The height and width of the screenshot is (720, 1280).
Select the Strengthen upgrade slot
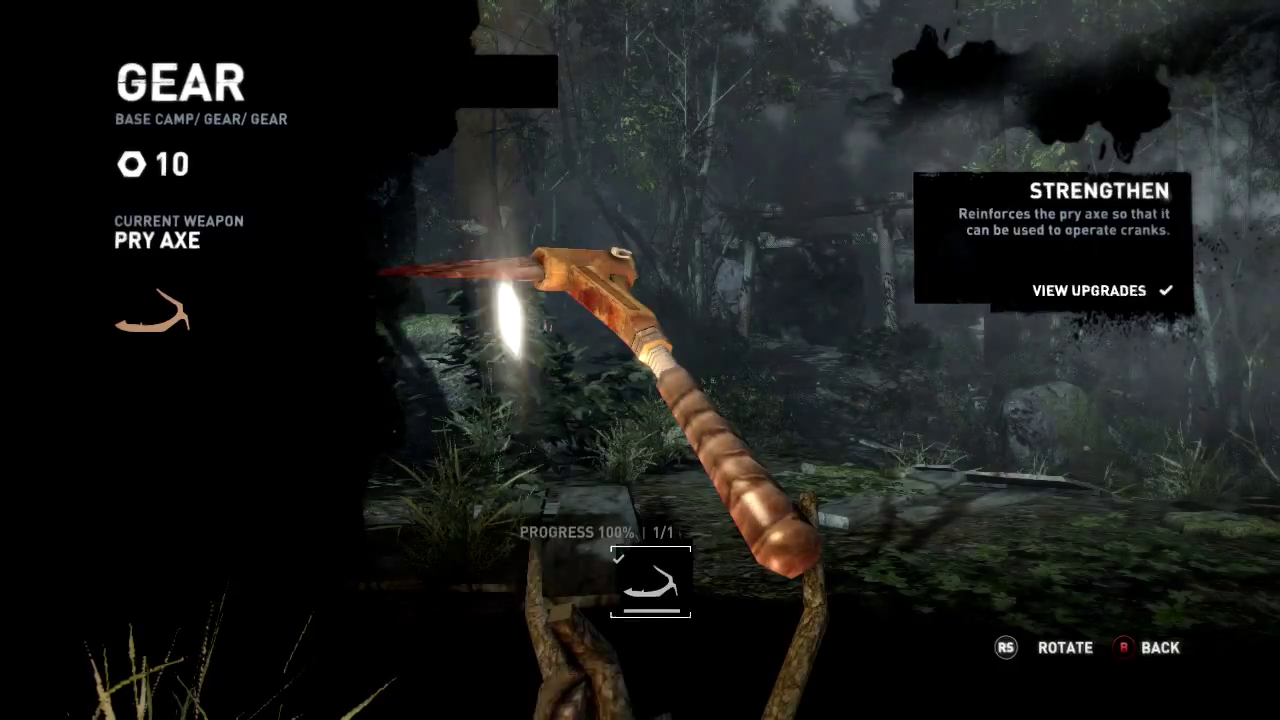point(650,582)
